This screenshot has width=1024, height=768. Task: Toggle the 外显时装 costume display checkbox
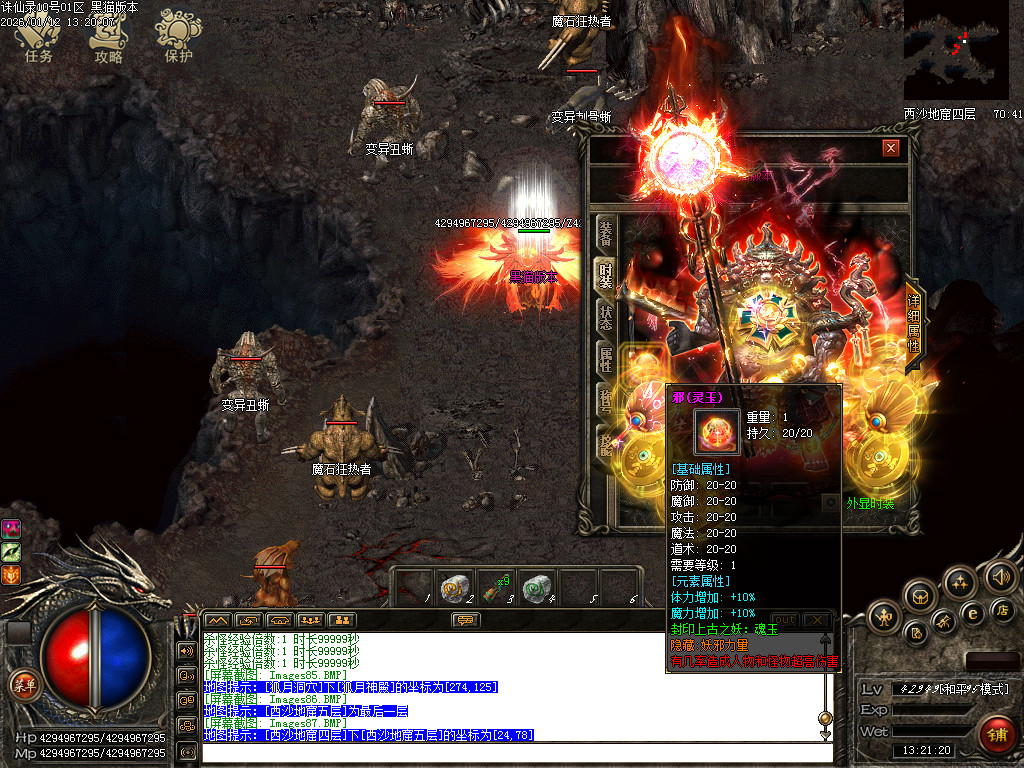pos(830,503)
